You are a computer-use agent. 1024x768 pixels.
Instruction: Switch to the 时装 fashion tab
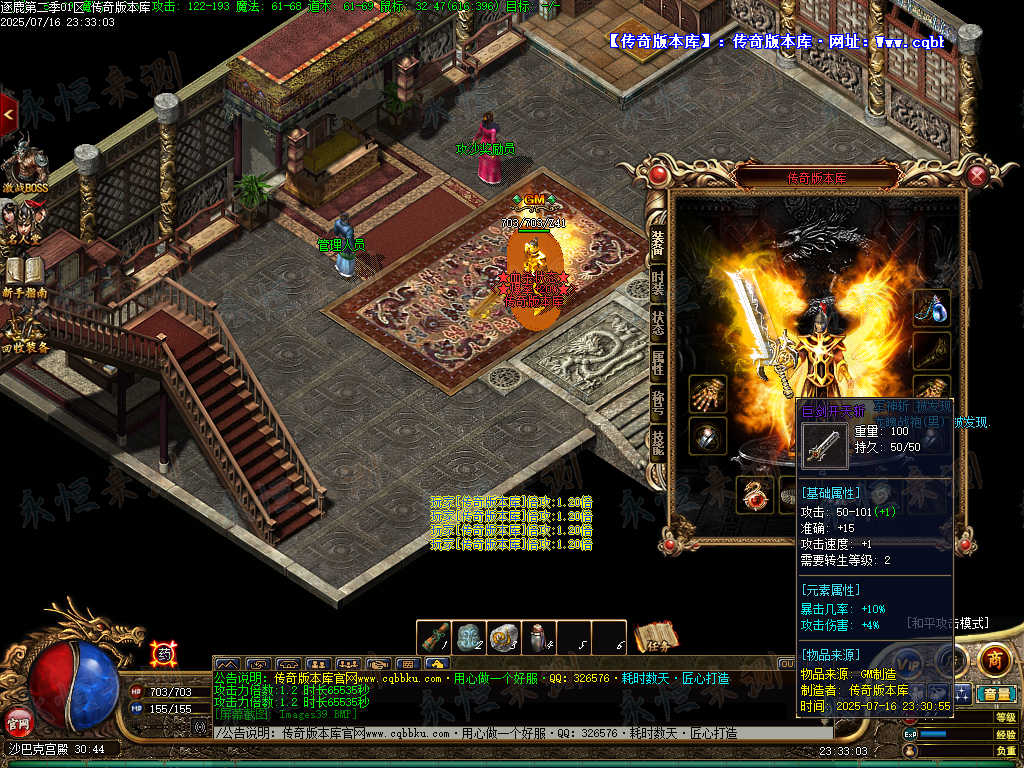(658, 281)
